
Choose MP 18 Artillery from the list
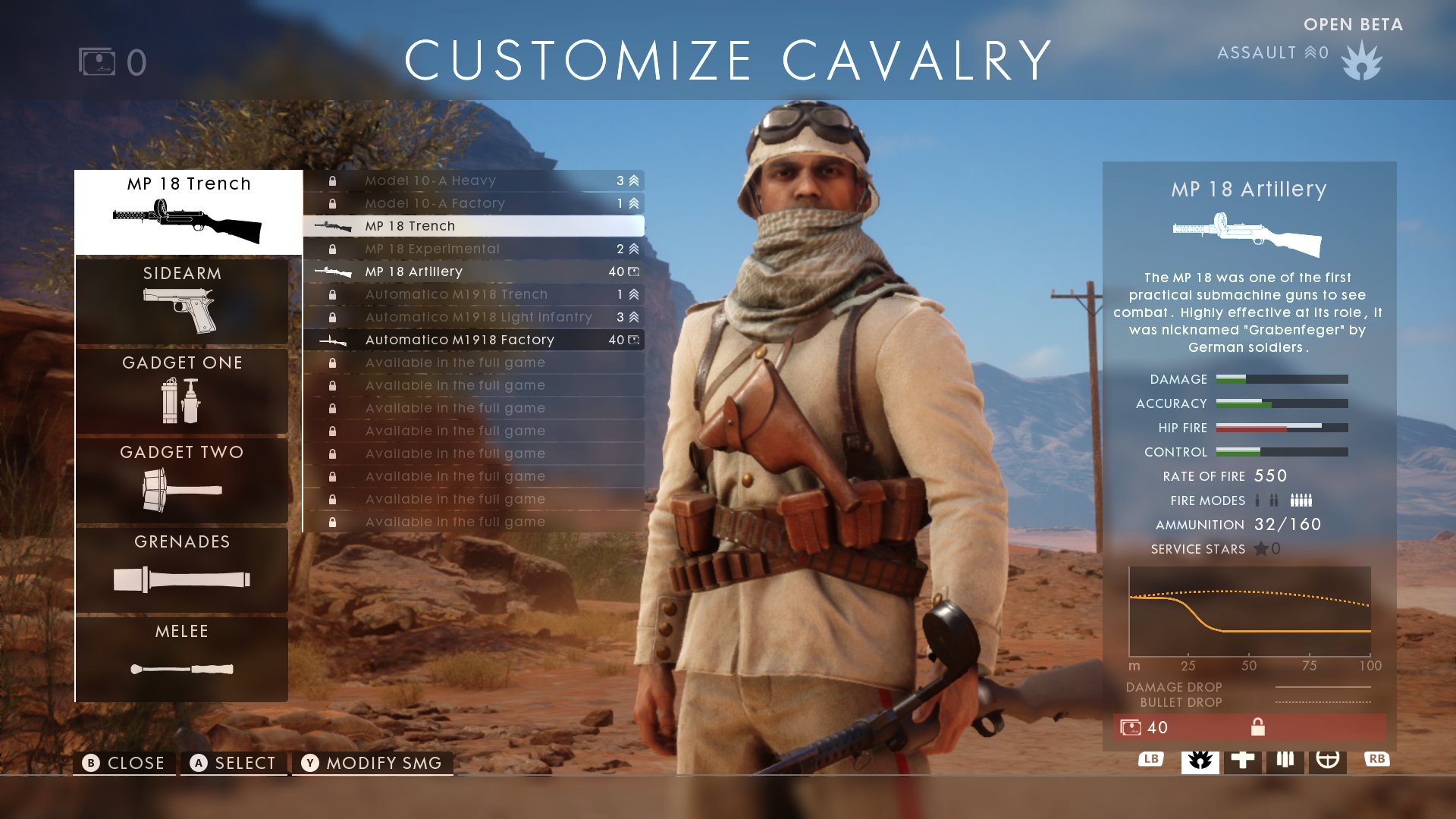[x=474, y=271]
